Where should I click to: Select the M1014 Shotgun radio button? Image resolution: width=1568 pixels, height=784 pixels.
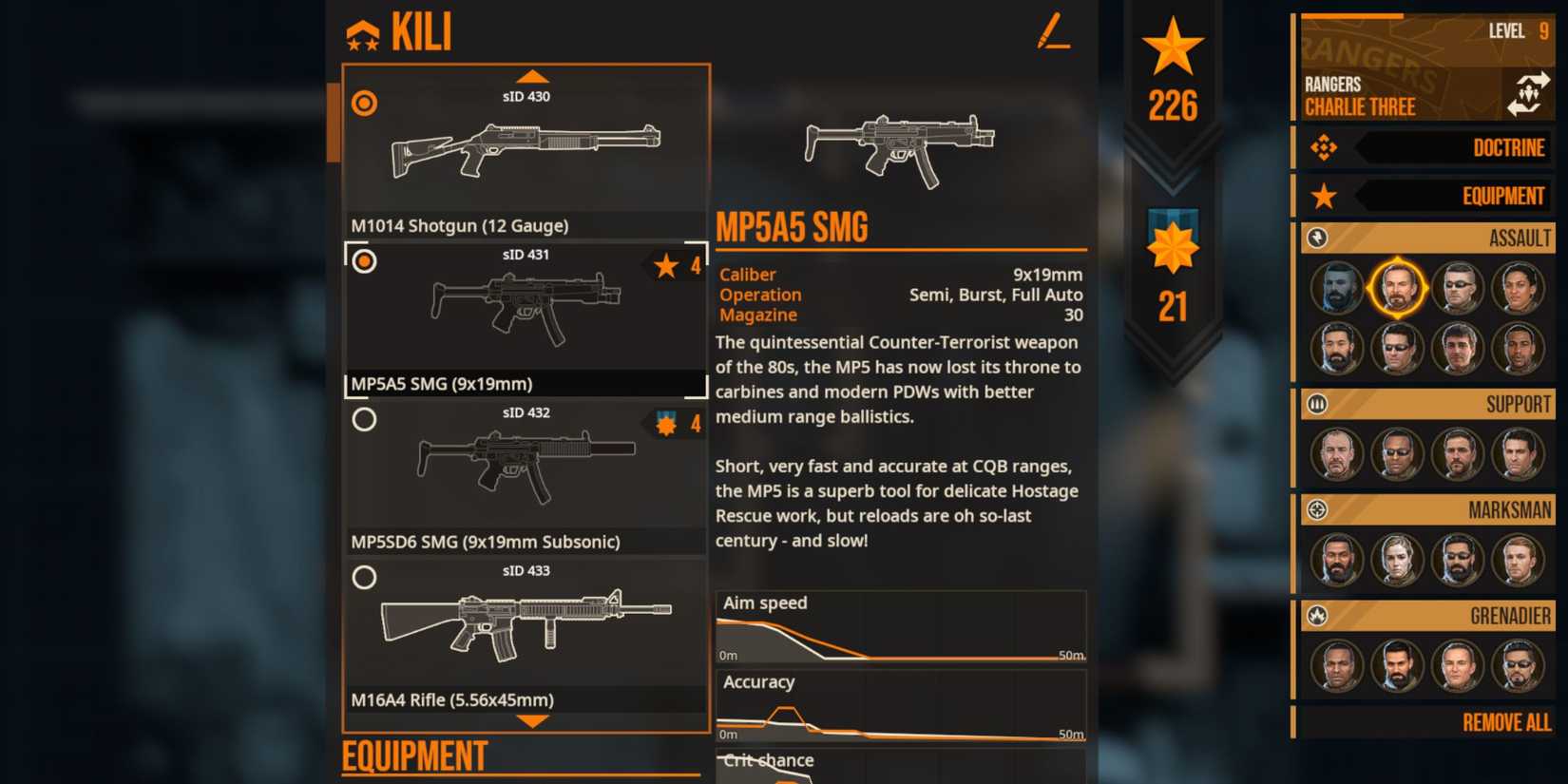click(364, 104)
